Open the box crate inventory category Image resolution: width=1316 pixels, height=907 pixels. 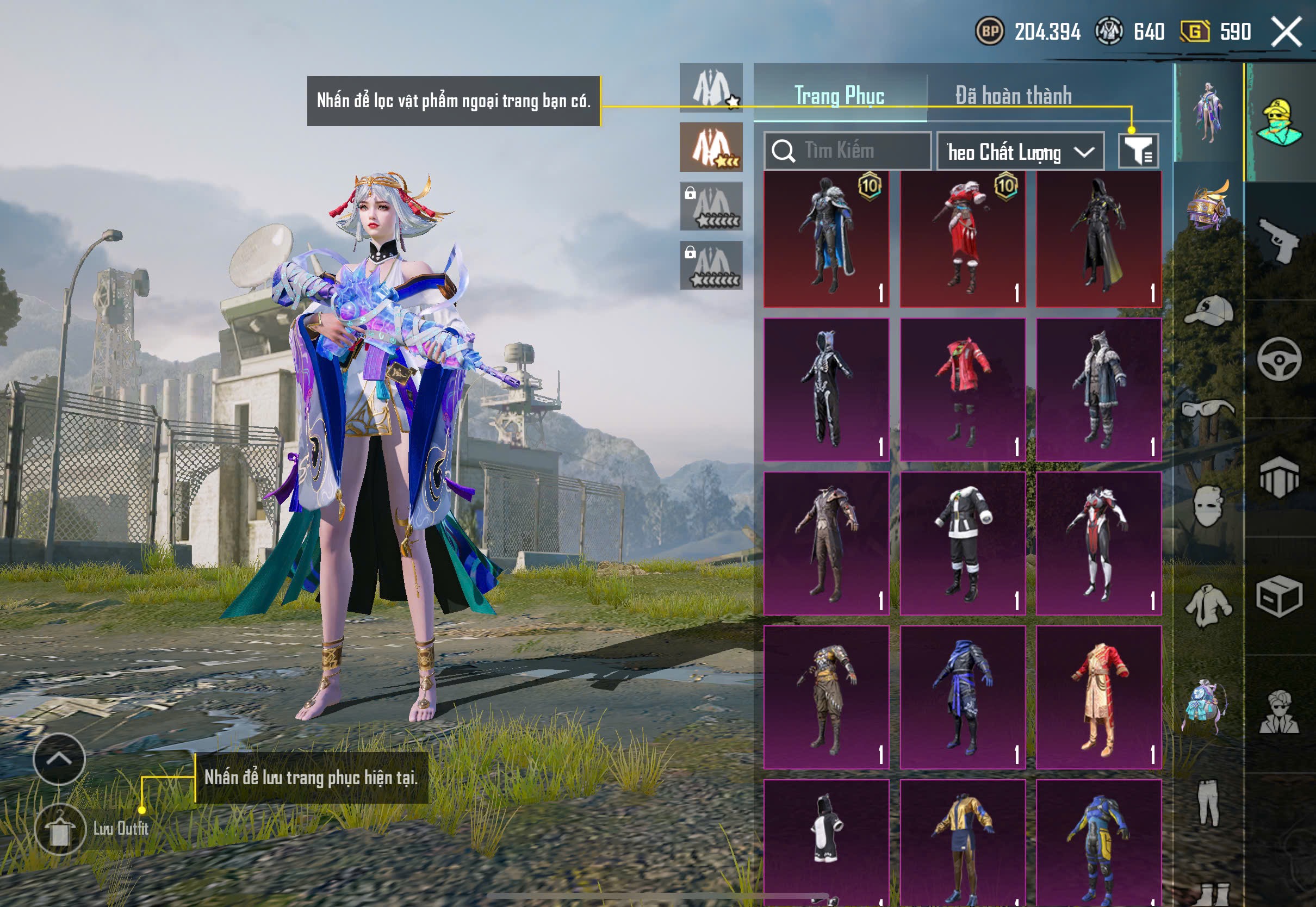click(x=1280, y=596)
